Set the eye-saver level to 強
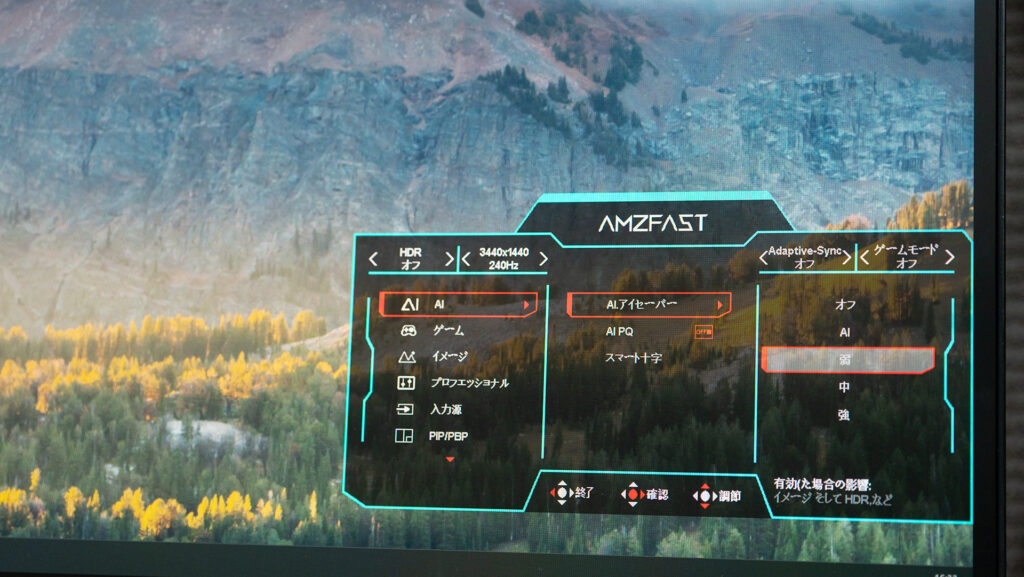 (x=846, y=414)
